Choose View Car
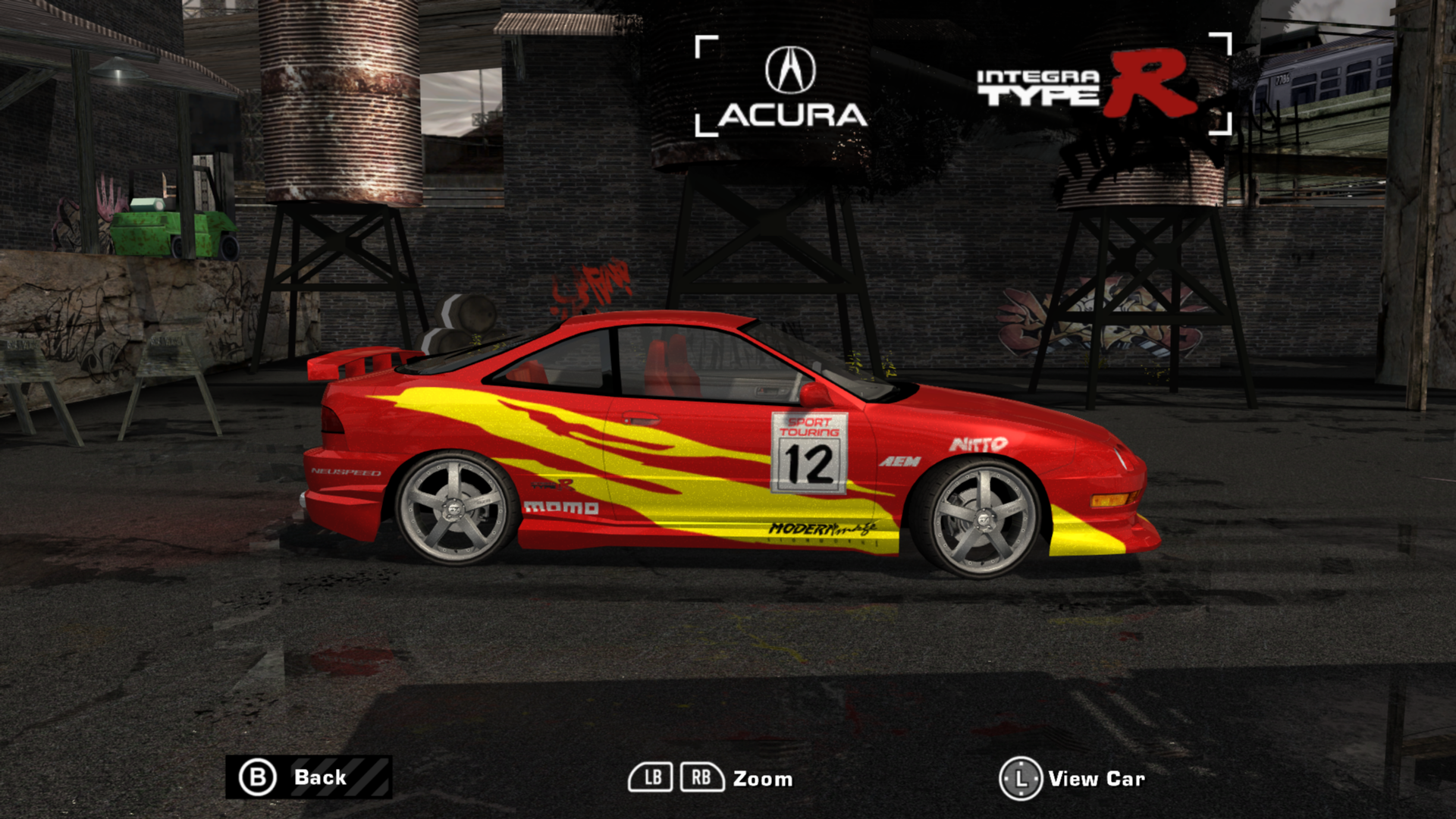1456x819 pixels. coord(1097,777)
